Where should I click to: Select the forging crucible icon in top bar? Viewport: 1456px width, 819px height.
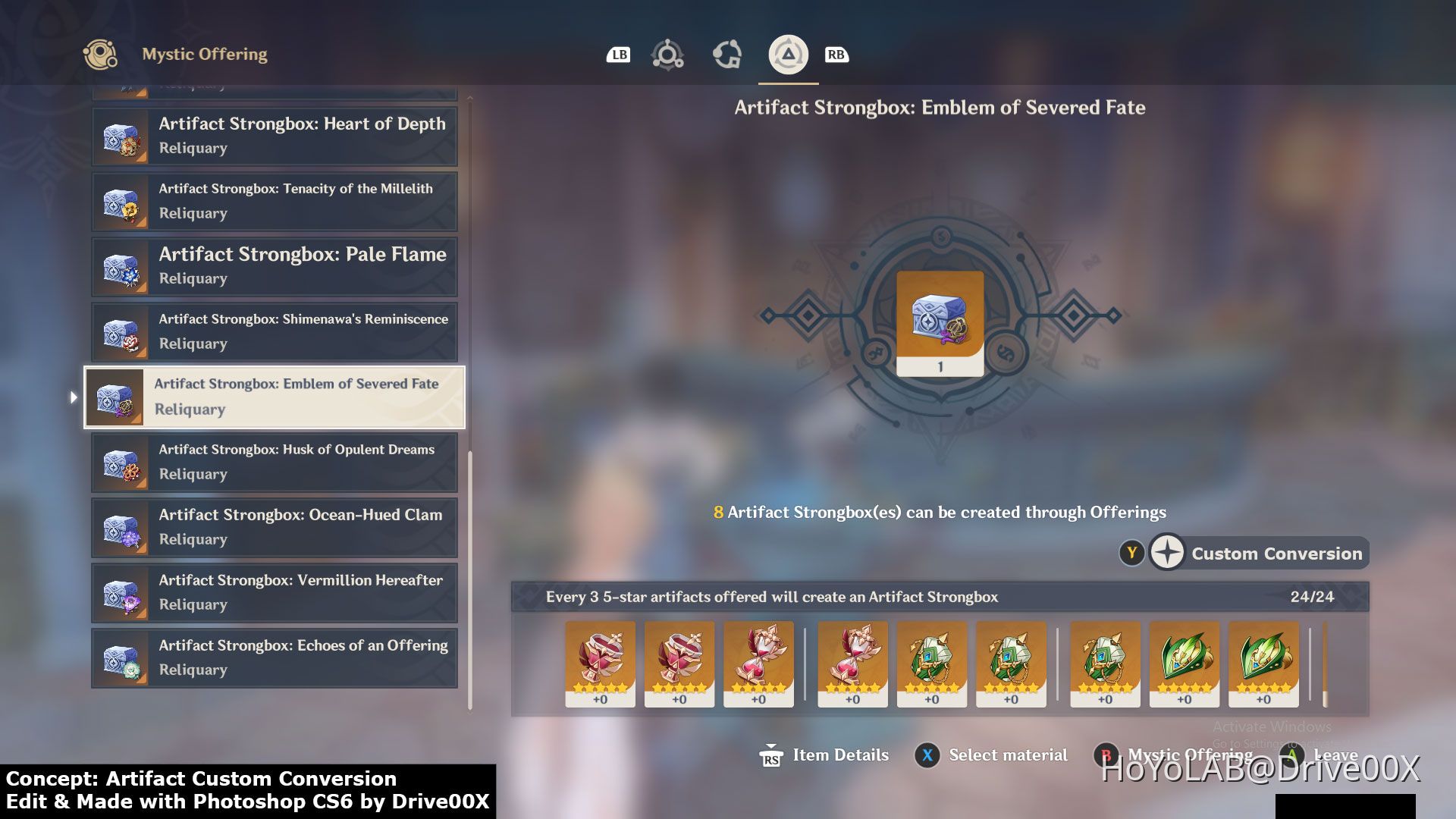[x=667, y=54]
